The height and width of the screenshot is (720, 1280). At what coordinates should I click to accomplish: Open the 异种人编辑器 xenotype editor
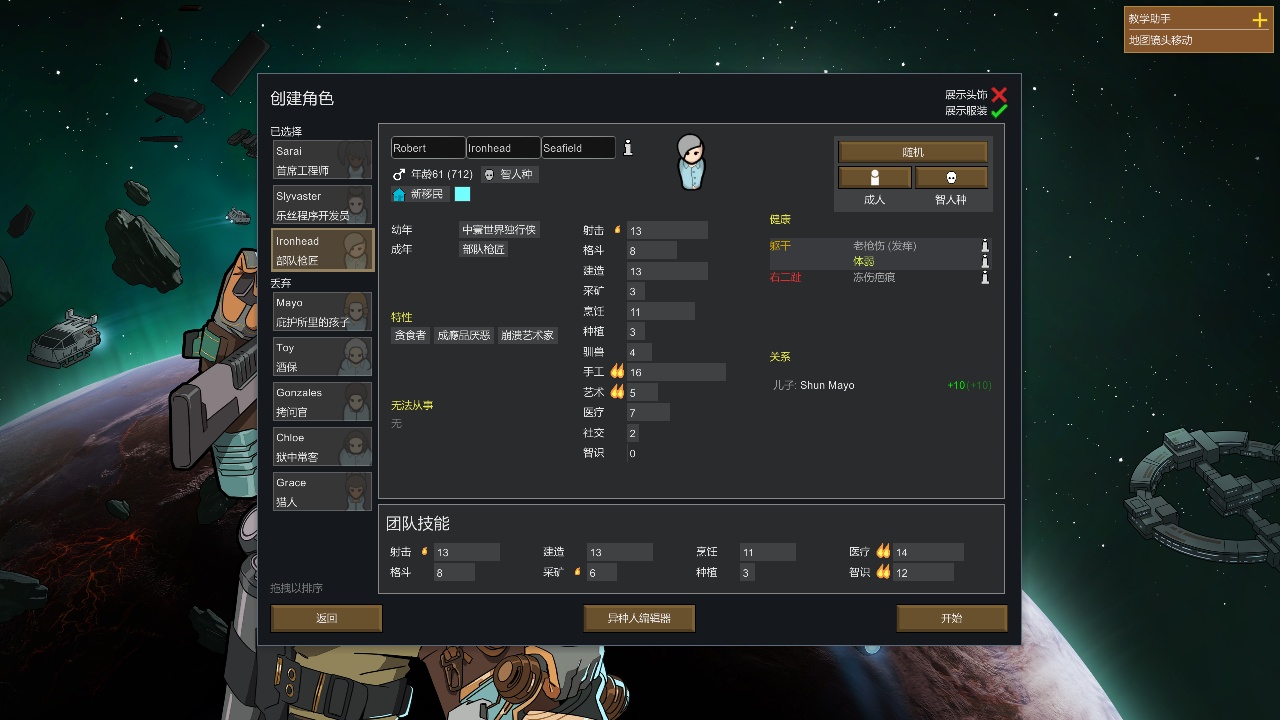[639, 618]
